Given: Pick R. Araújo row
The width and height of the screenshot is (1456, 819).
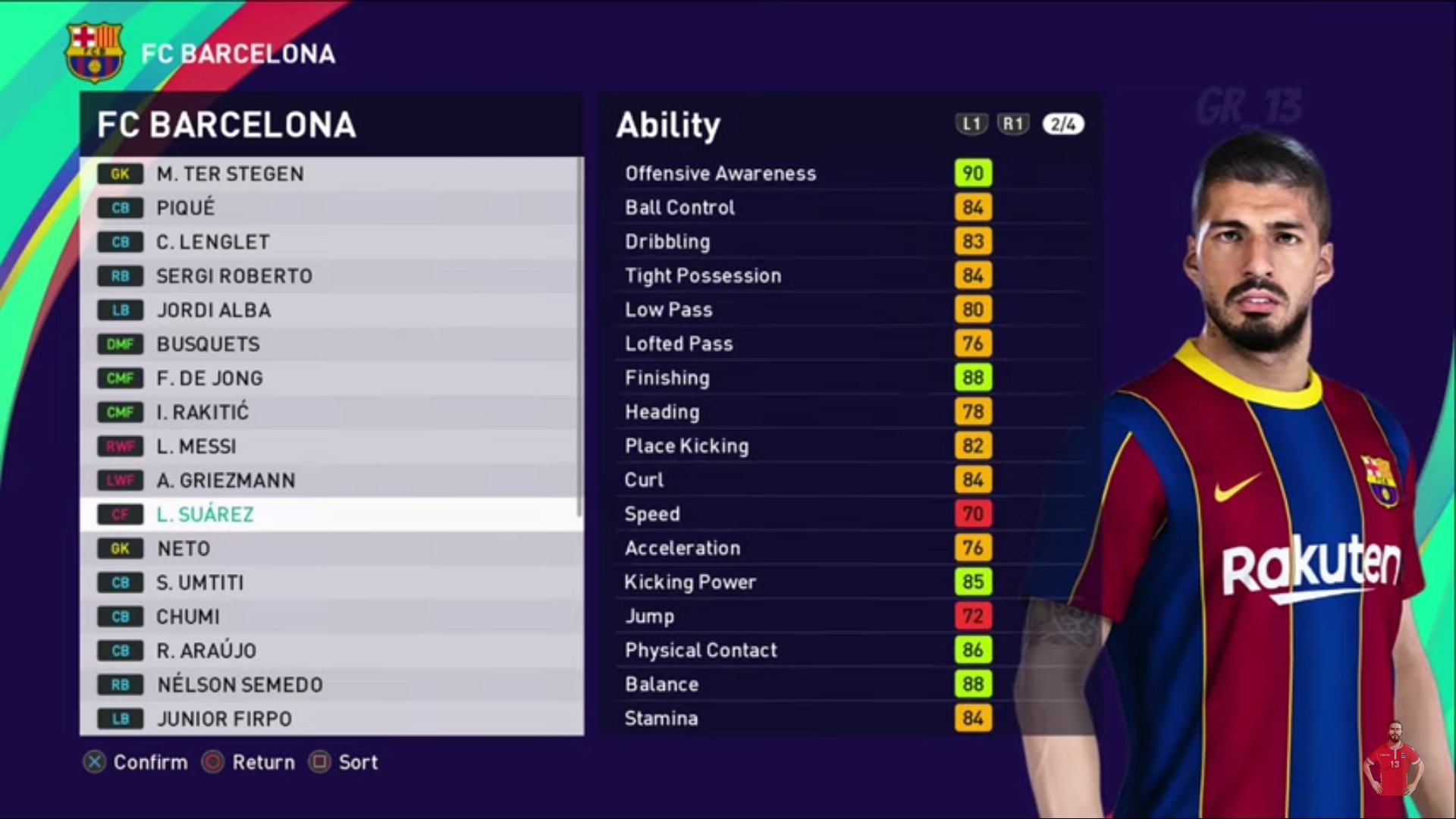Looking at the screenshot, I should (x=331, y=651).
